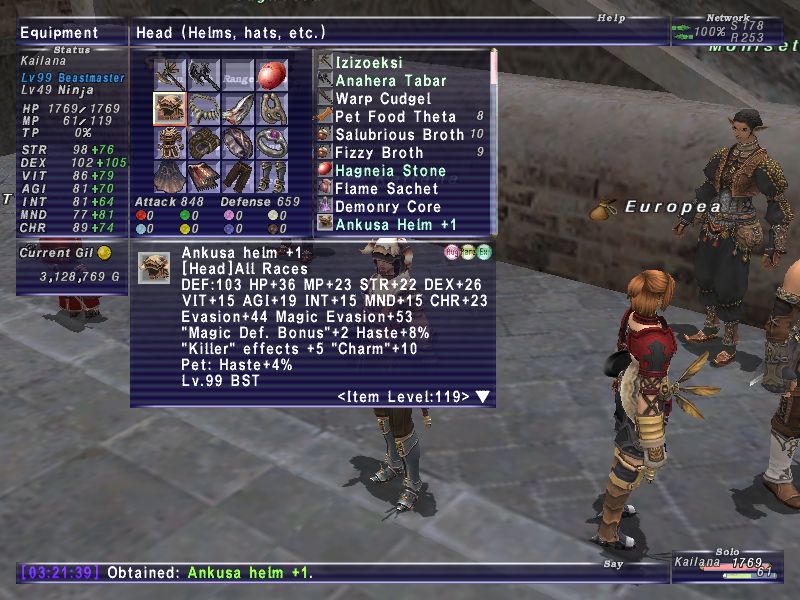
Task: Select the body armor slot
Action: point(170,142)
